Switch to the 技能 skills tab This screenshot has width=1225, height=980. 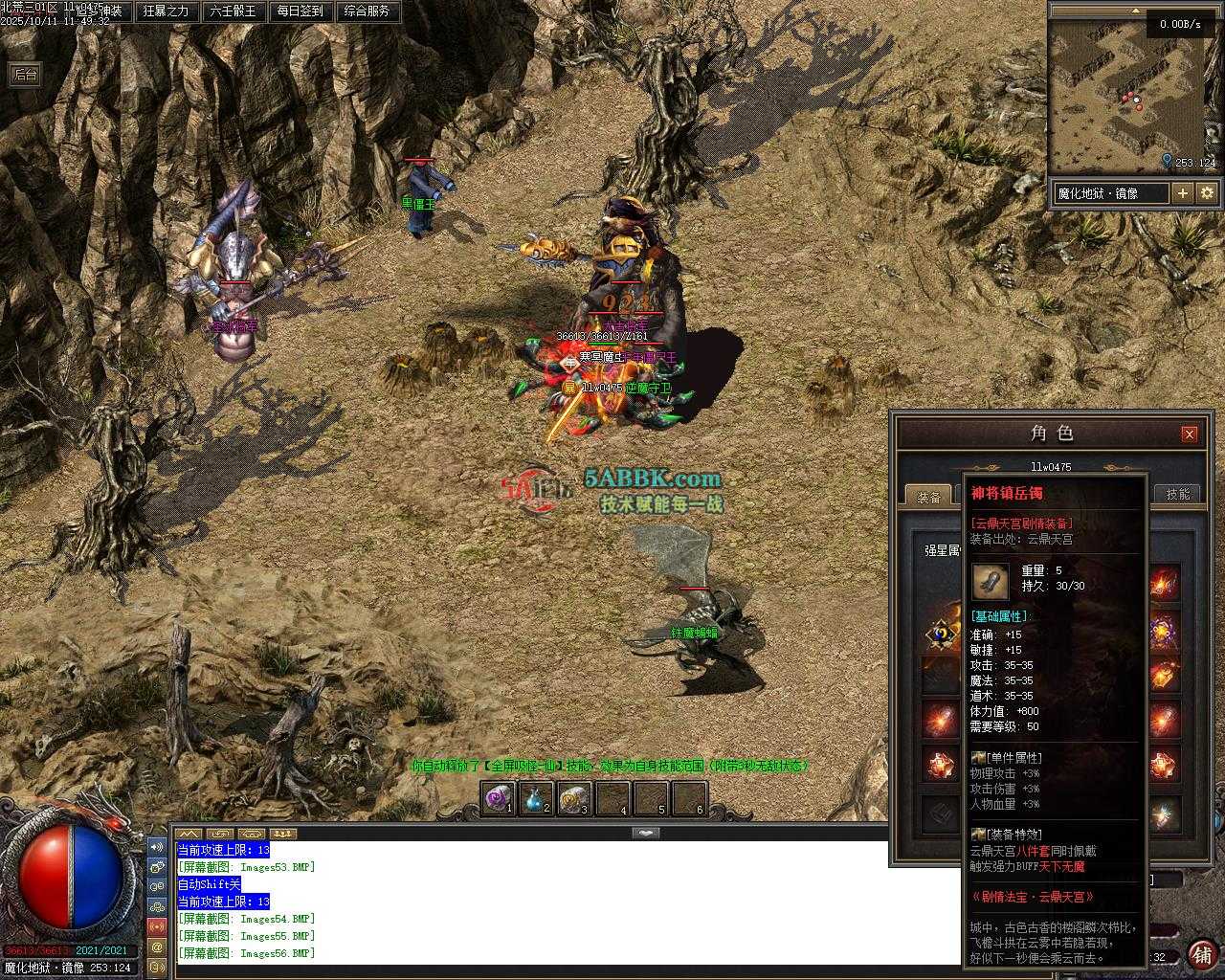pos(1177,494)
